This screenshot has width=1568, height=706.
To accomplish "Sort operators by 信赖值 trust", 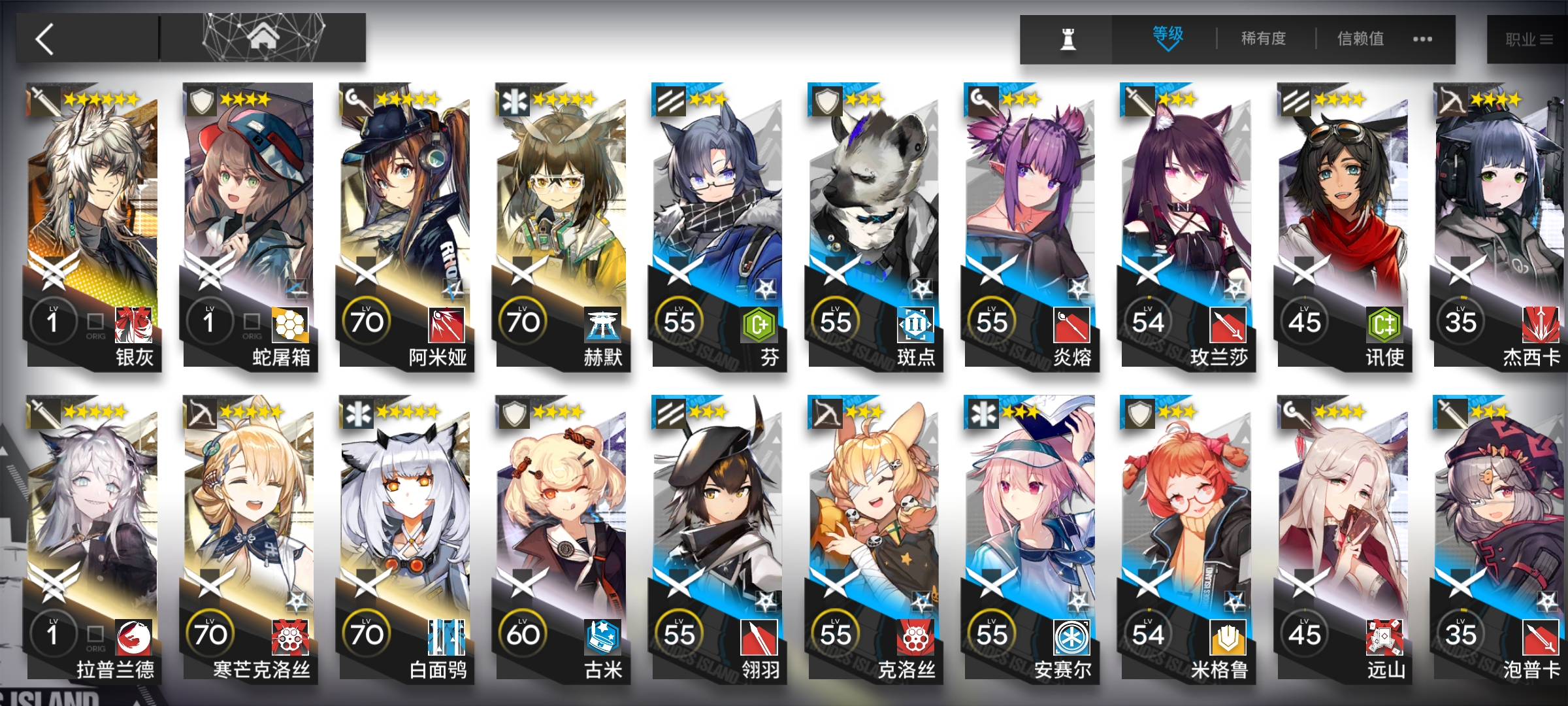I will [1360, 39].
